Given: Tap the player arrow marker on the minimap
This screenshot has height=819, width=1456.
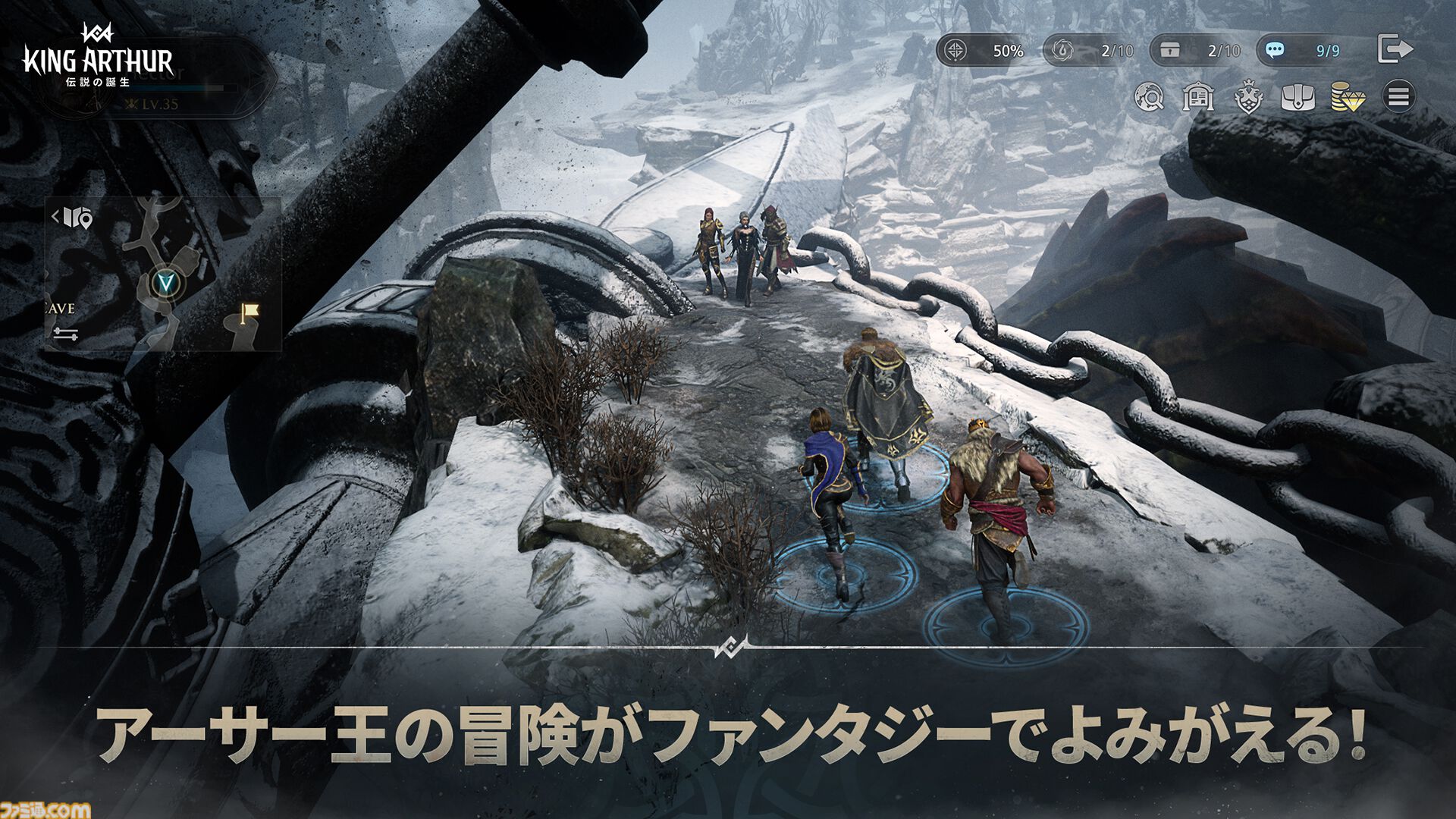Looking at the screenshot, I should (x=166, y=281).
